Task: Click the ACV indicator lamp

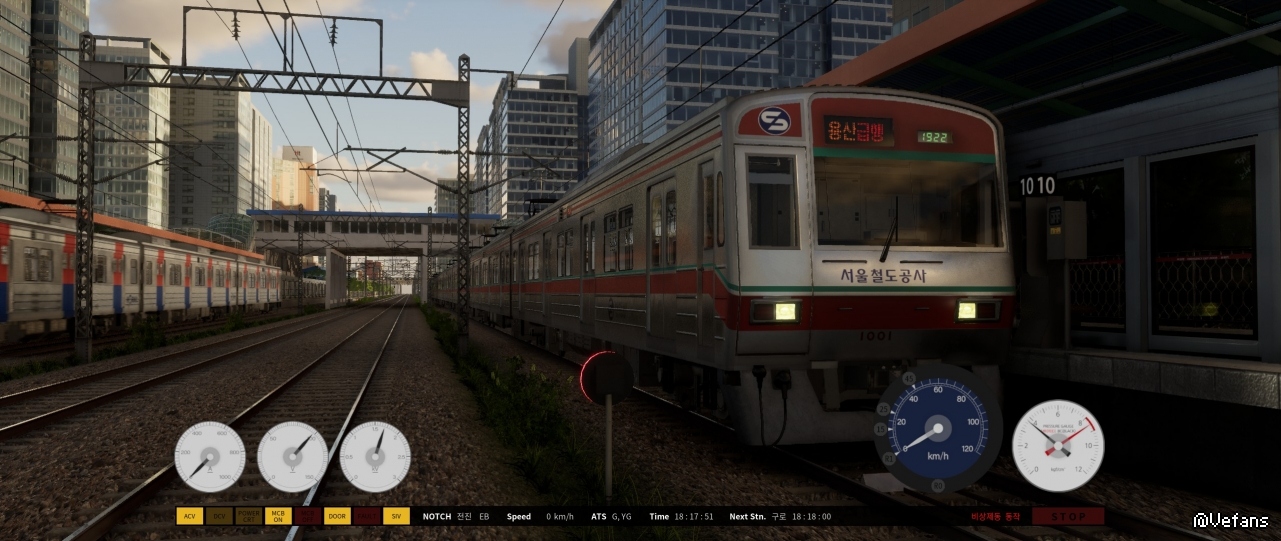Action: [189, 516]
